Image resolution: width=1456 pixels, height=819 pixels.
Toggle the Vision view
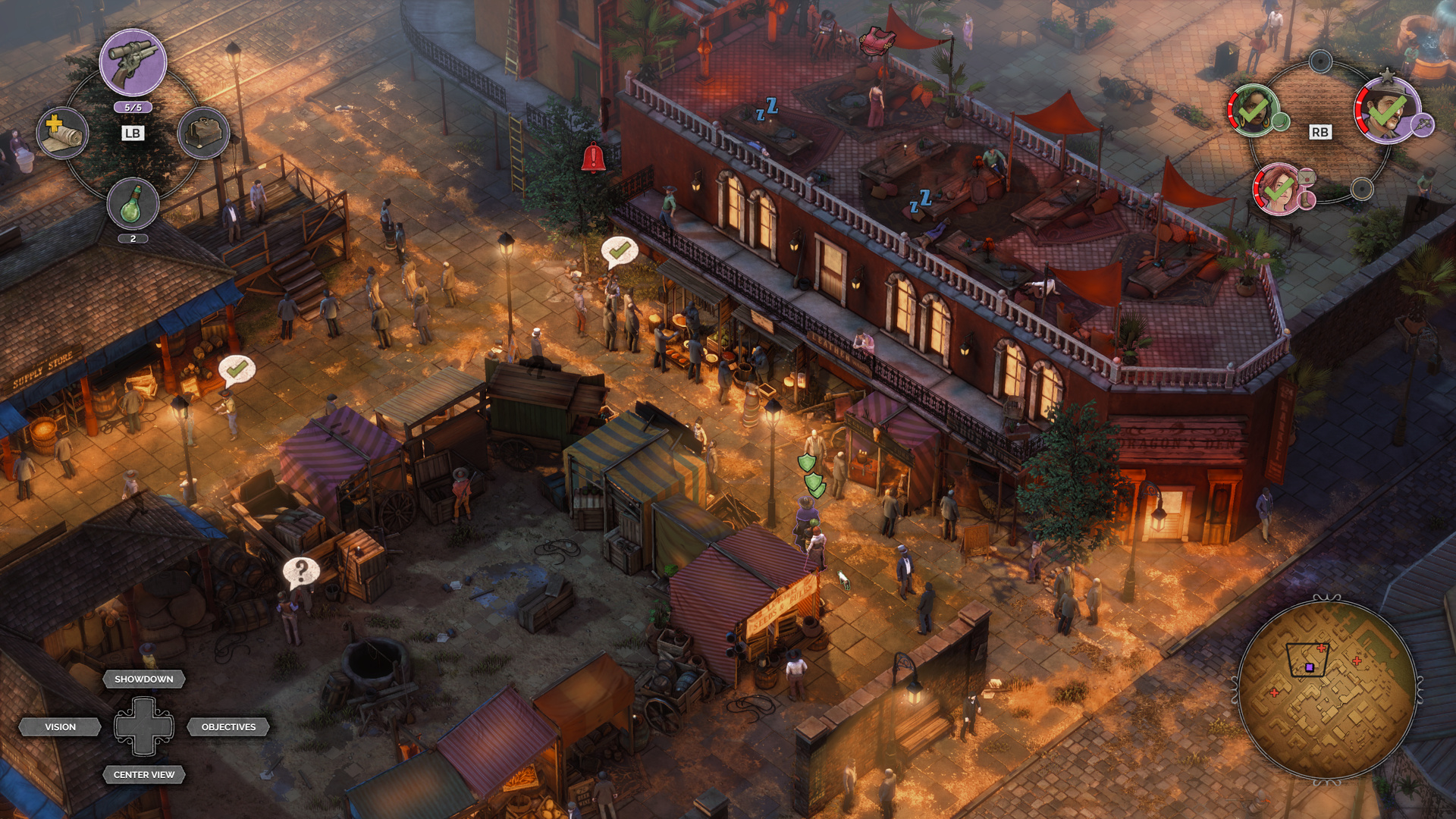61,726
